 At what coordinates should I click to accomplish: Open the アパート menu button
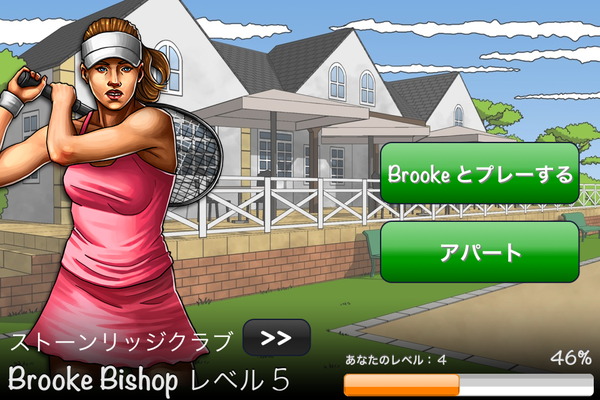coord(480,252)
